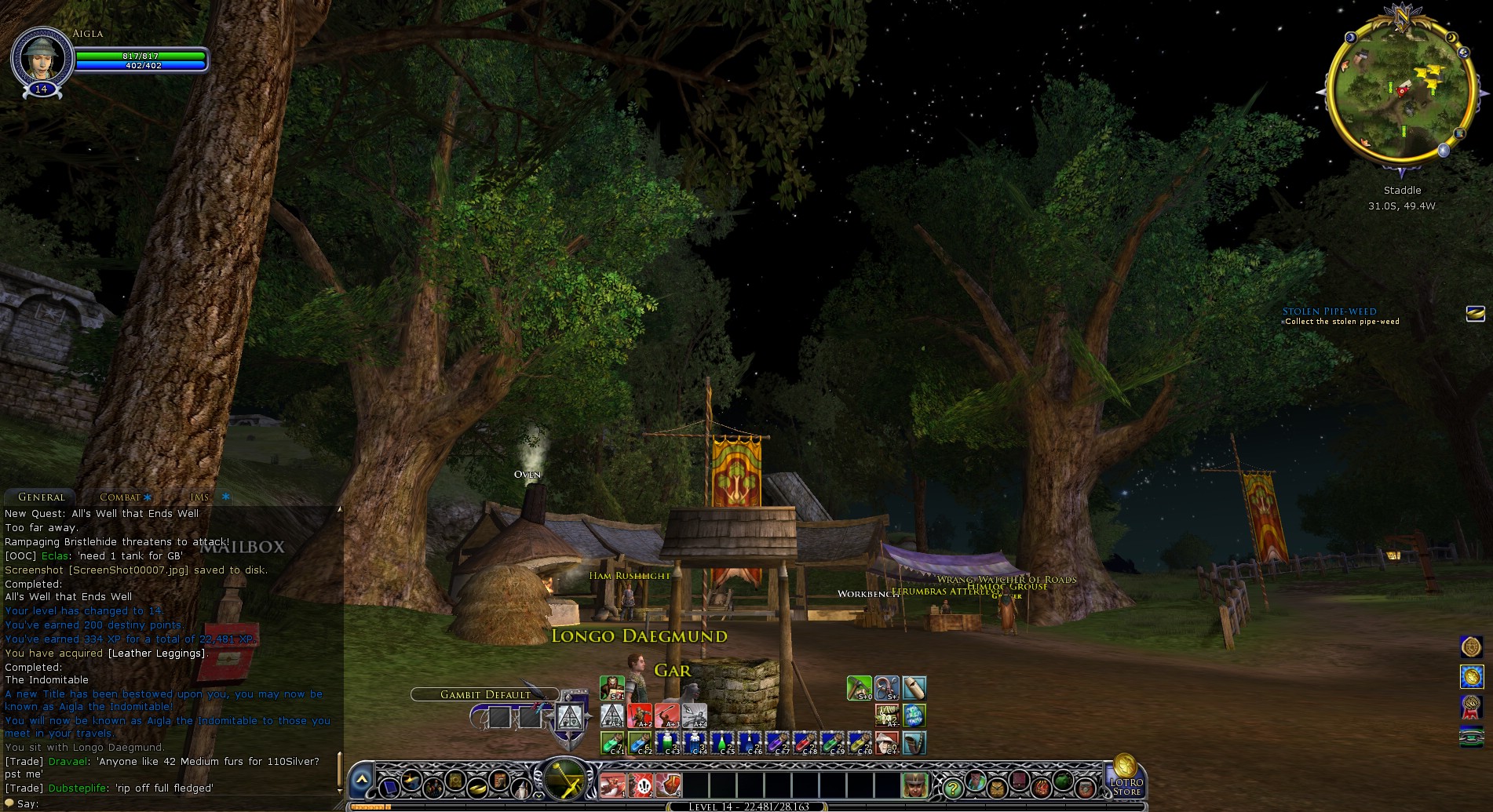The image size is (1493, 812).
Task: Select the General chat tab
Action: [42, 497]
